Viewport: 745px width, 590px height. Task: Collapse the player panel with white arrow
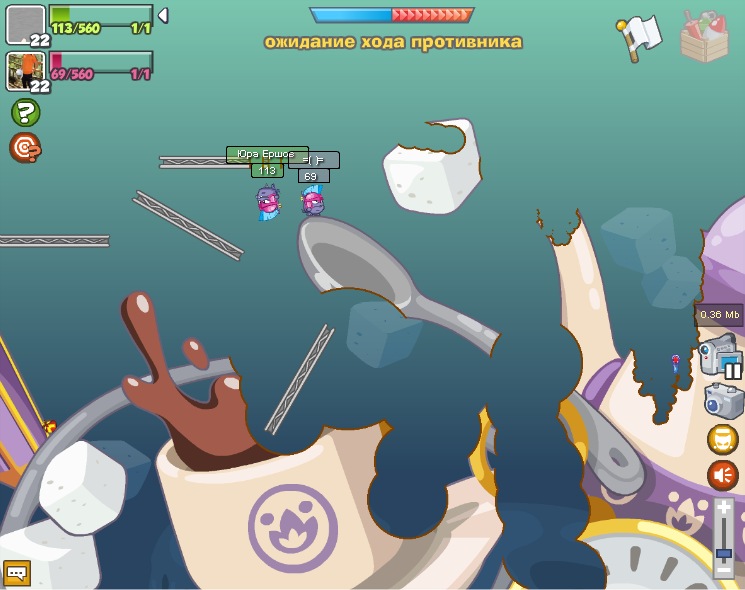[163, 15]
